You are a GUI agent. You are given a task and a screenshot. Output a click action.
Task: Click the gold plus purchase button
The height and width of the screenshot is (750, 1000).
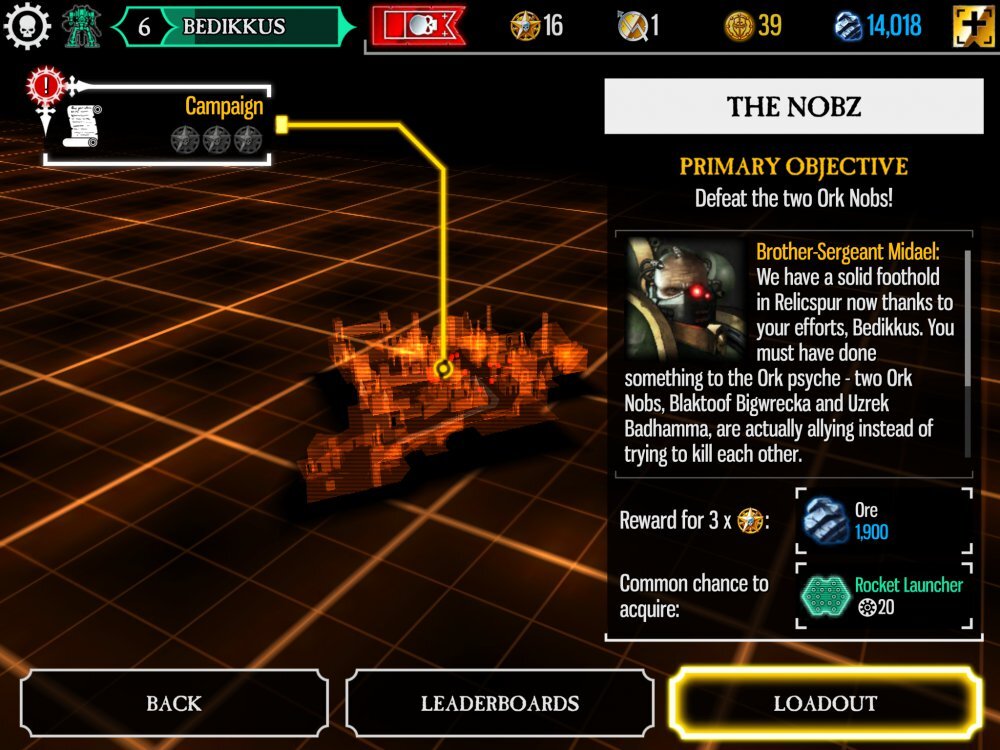[x=972, y=26]
